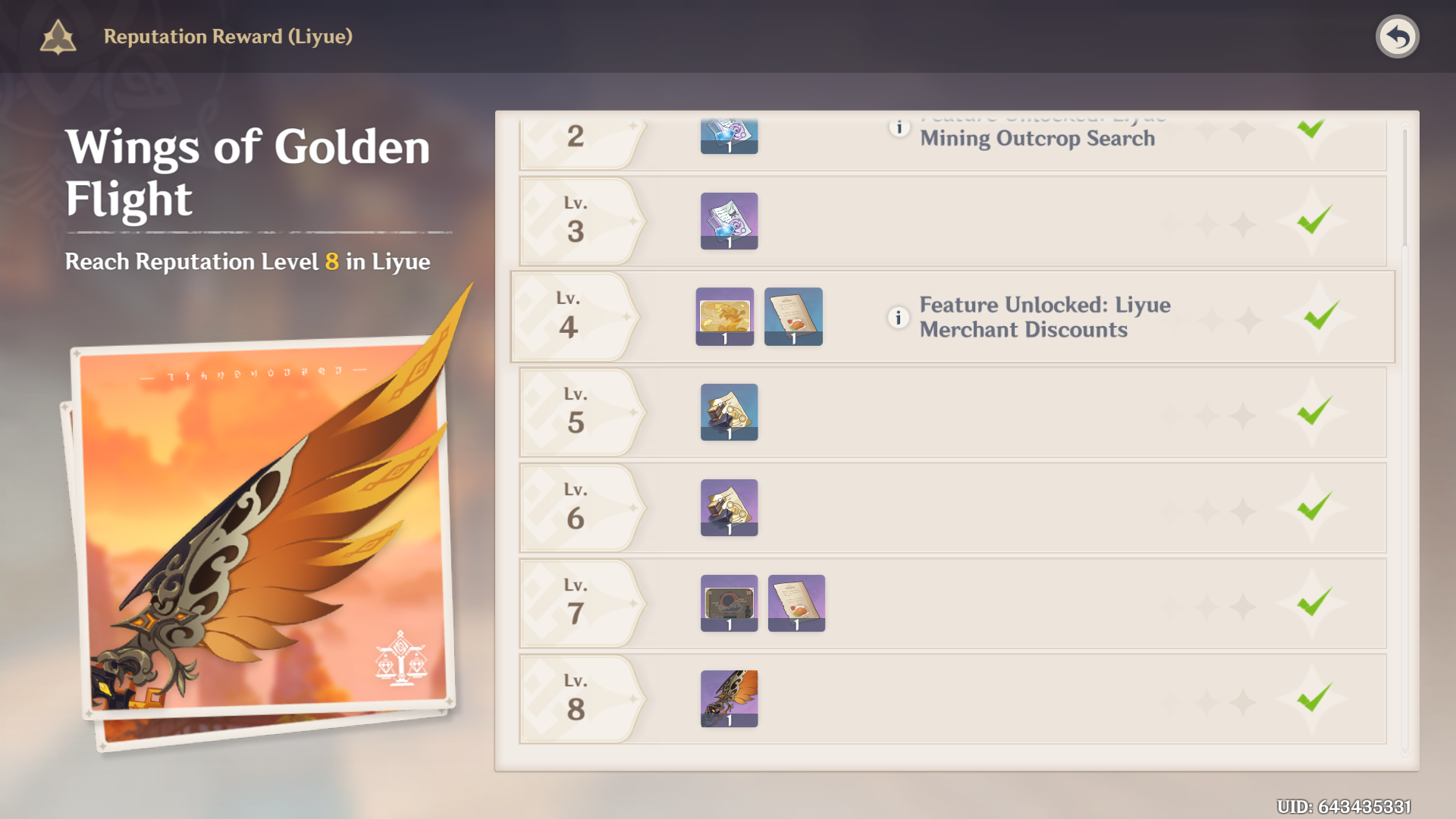Expand the Lv. 4 reward banner
The image size is (1456, 819).
[576, 316]
